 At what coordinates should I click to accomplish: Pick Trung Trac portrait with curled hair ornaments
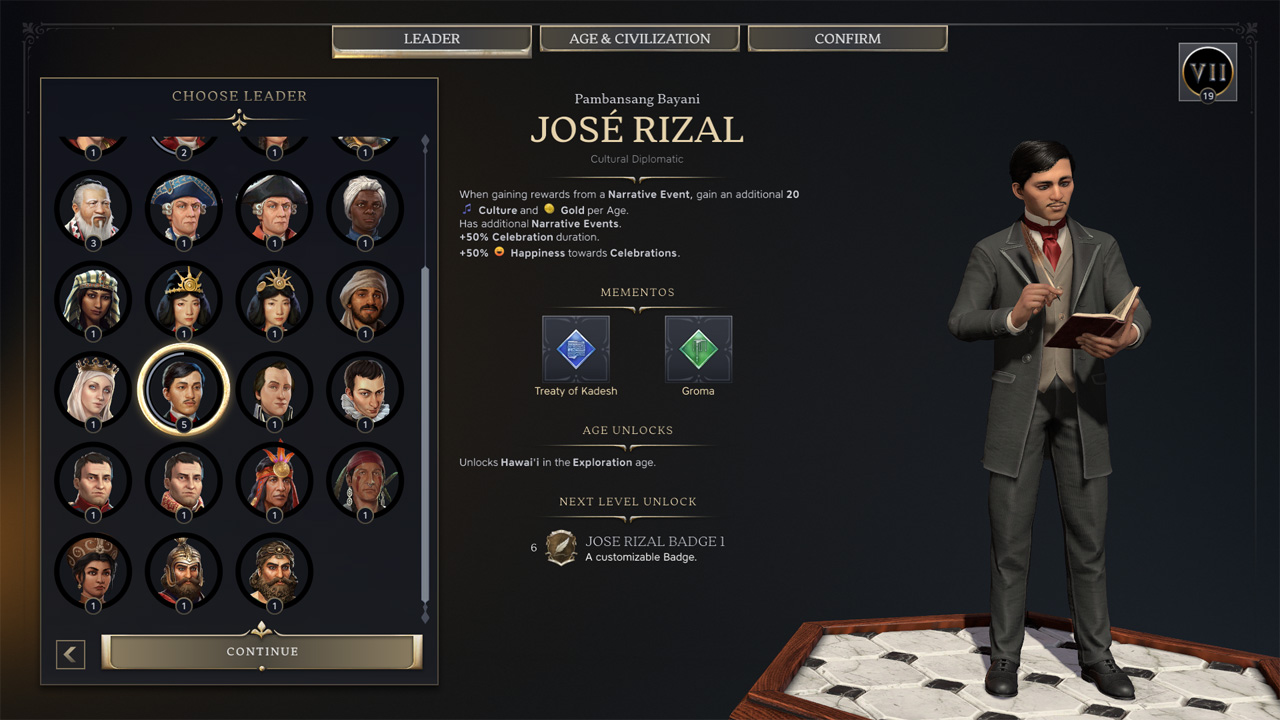click(93, 571)
